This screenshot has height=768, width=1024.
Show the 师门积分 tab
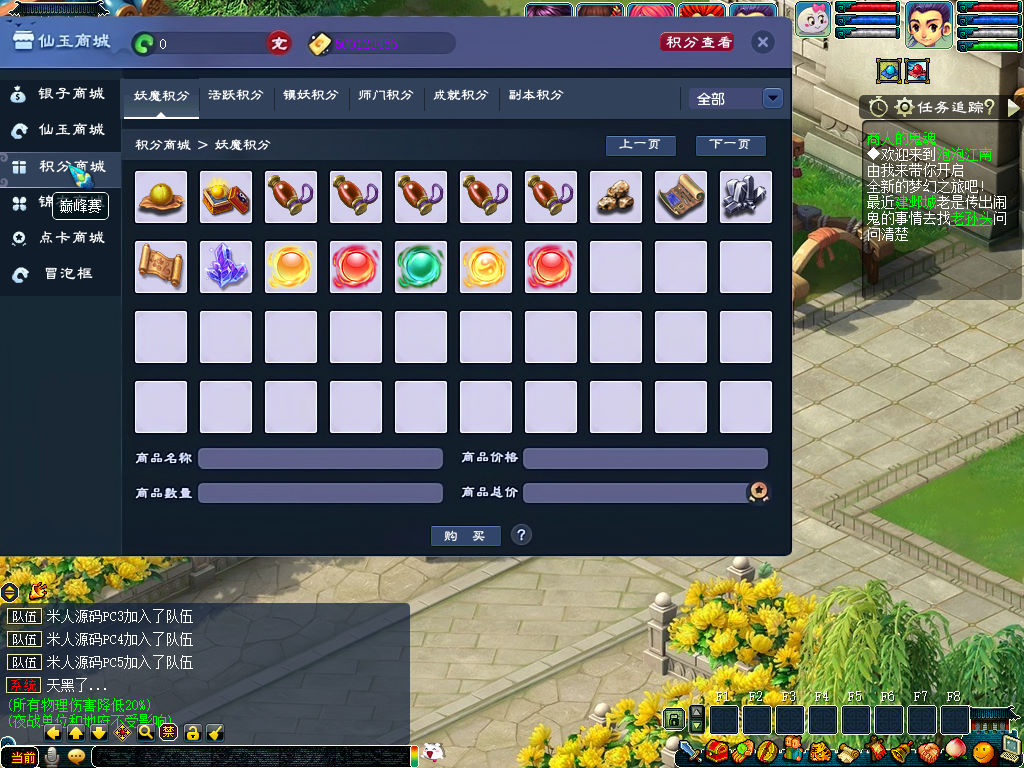(x=385, y=96)
